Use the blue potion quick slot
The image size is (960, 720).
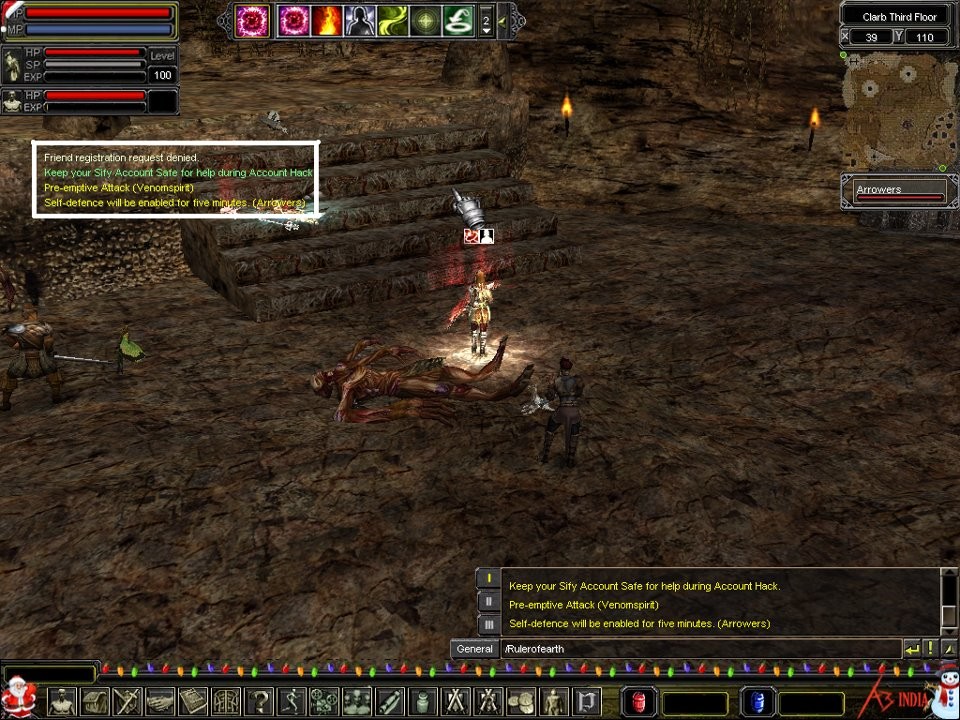pos(757,702)
